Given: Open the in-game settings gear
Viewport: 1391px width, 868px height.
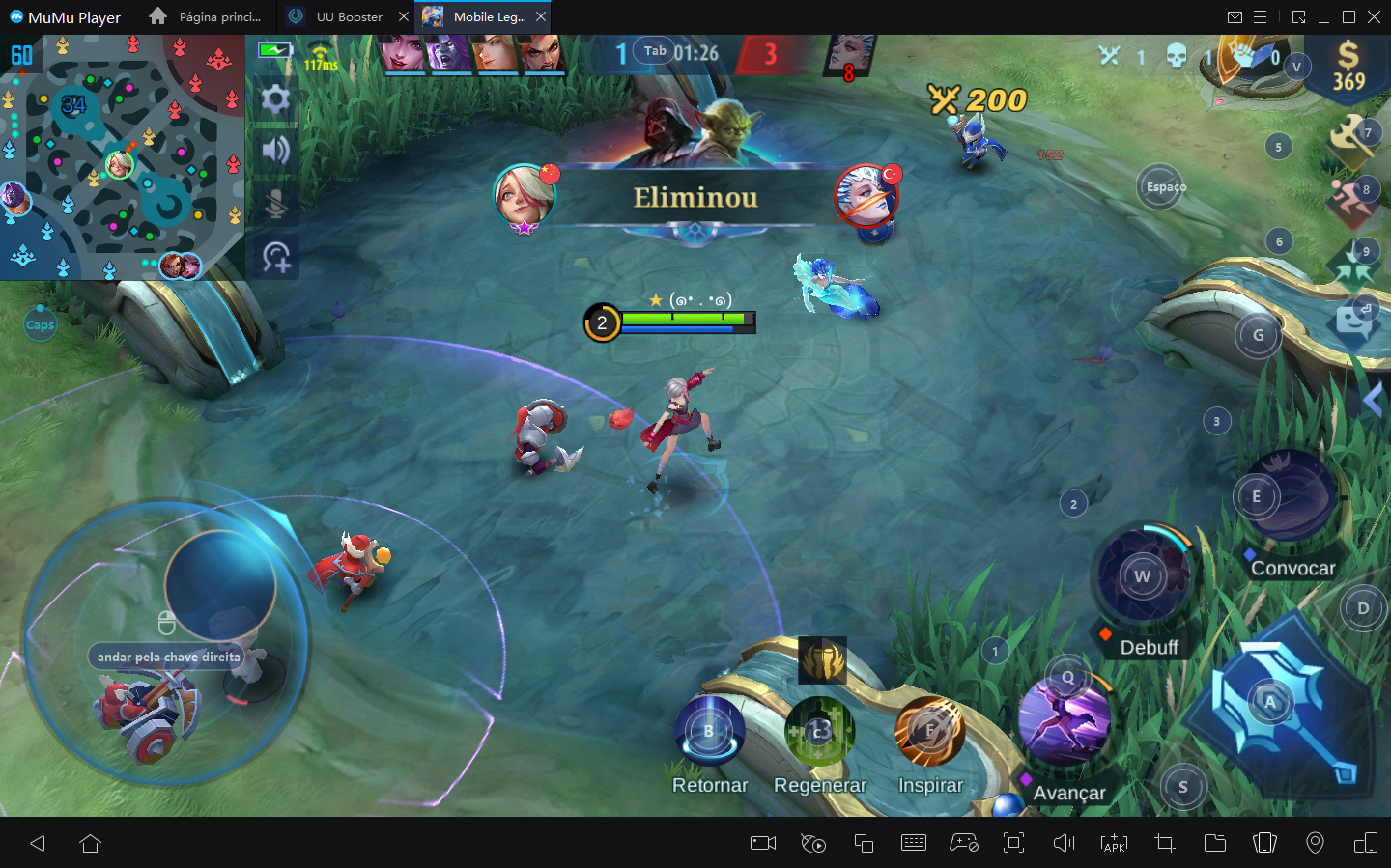Looking at the screenshot, I should (274, 99).
